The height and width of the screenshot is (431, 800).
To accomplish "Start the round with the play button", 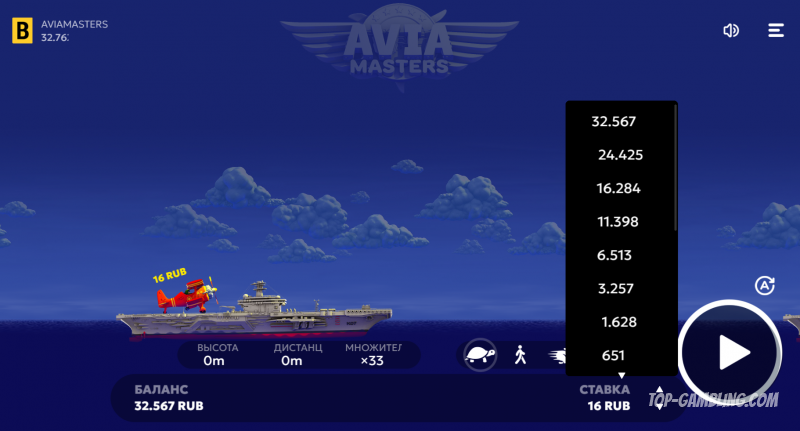I will pos(731,352).
